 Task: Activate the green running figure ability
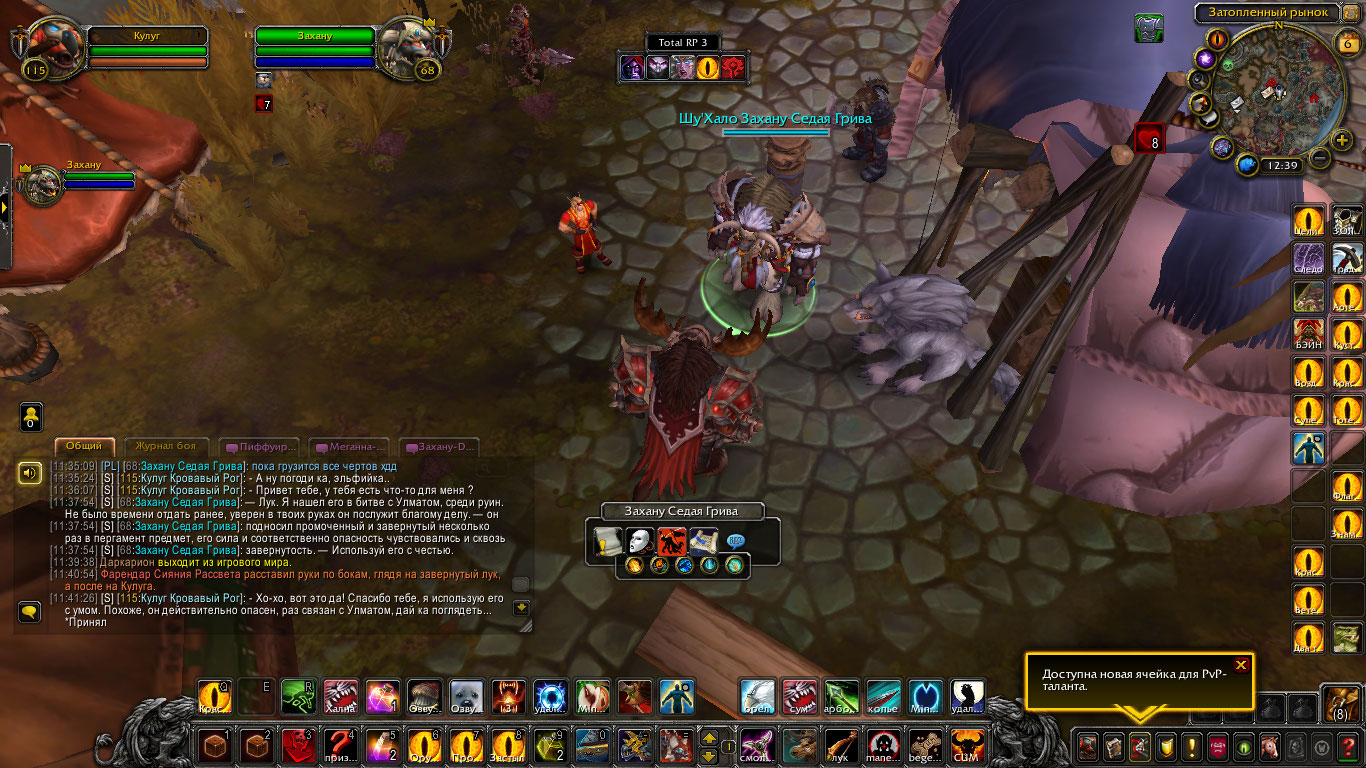pos(297,696)
